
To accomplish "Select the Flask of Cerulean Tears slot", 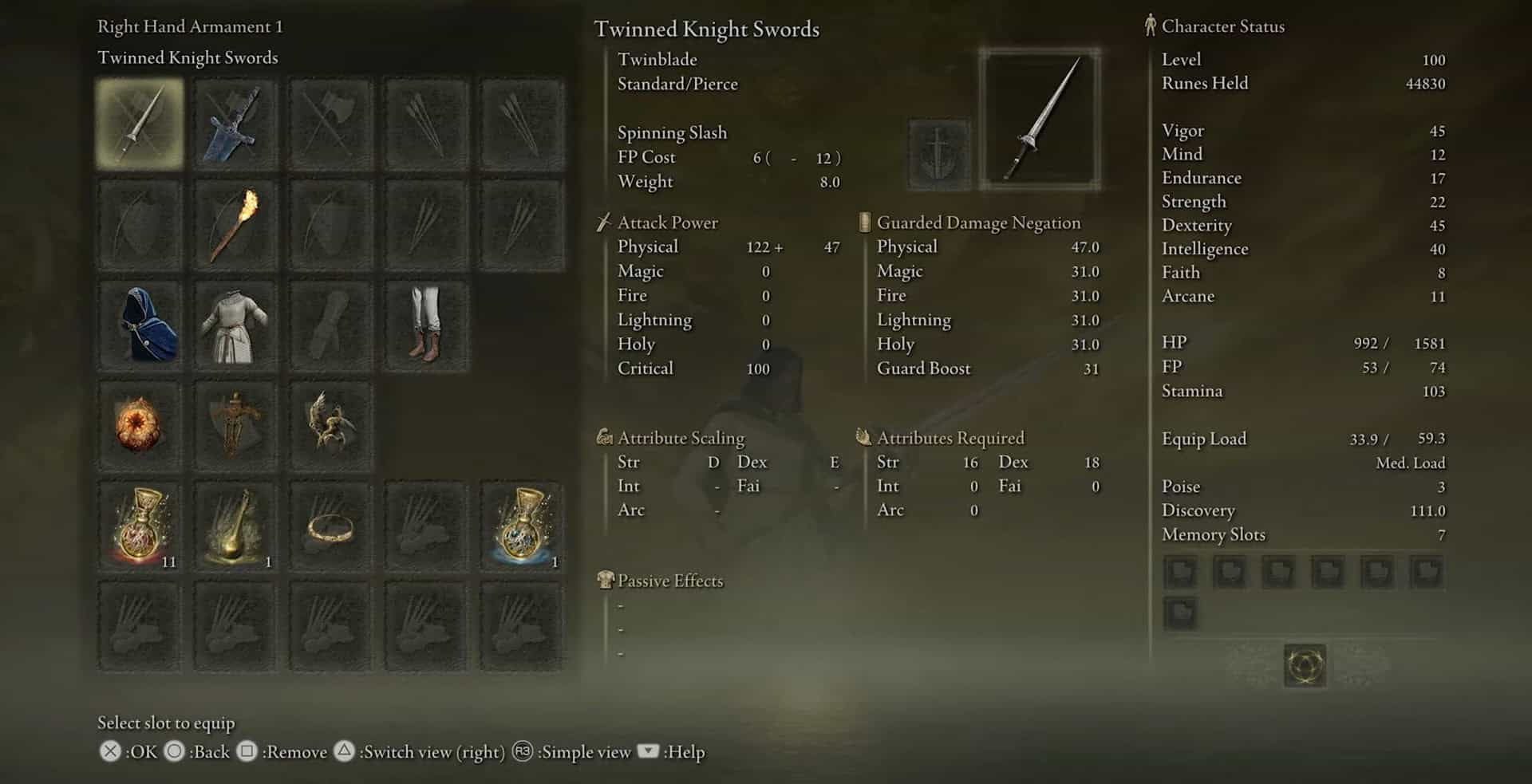I will [521, 526].
